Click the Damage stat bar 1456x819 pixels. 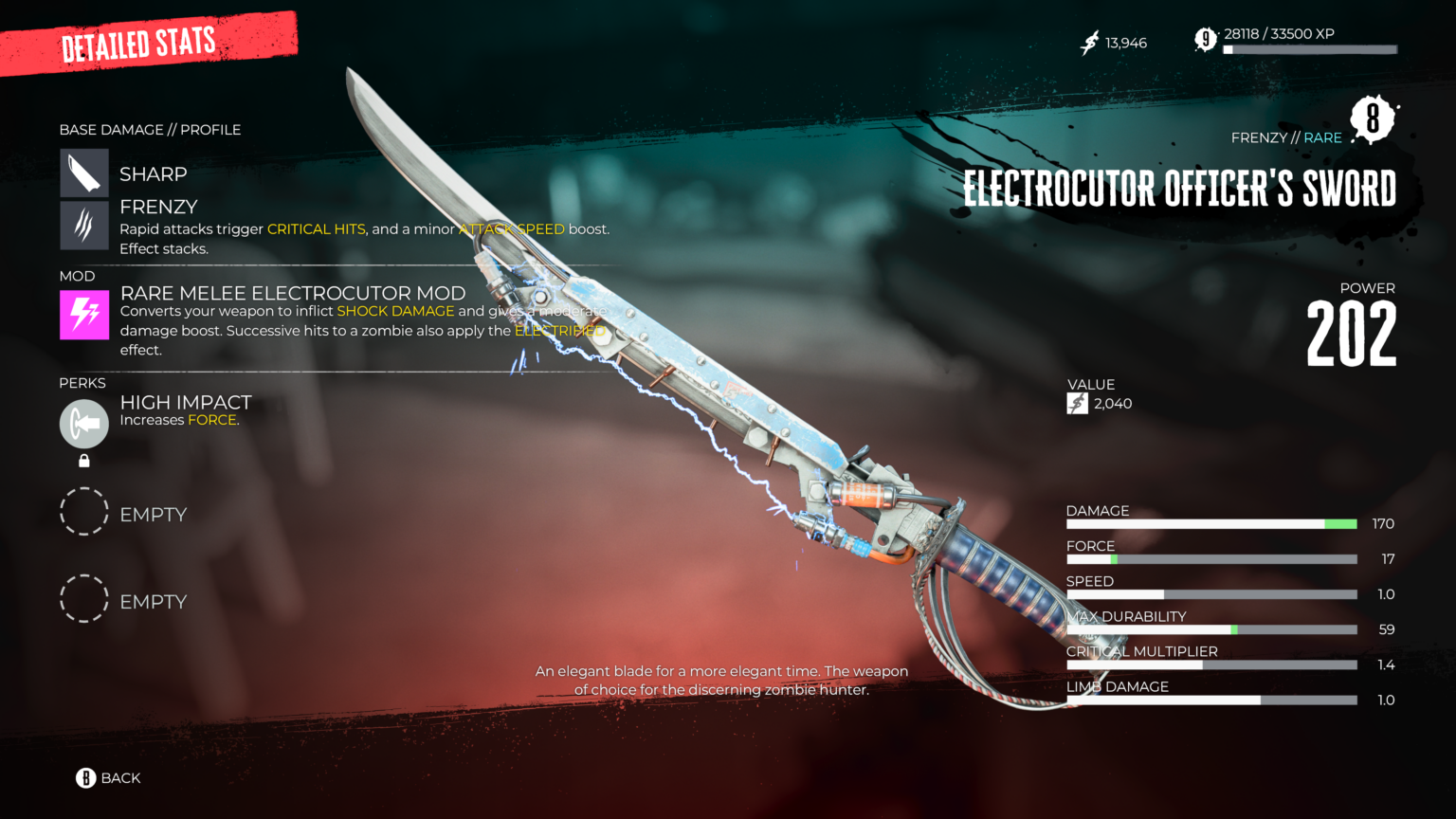(1211, 523)
